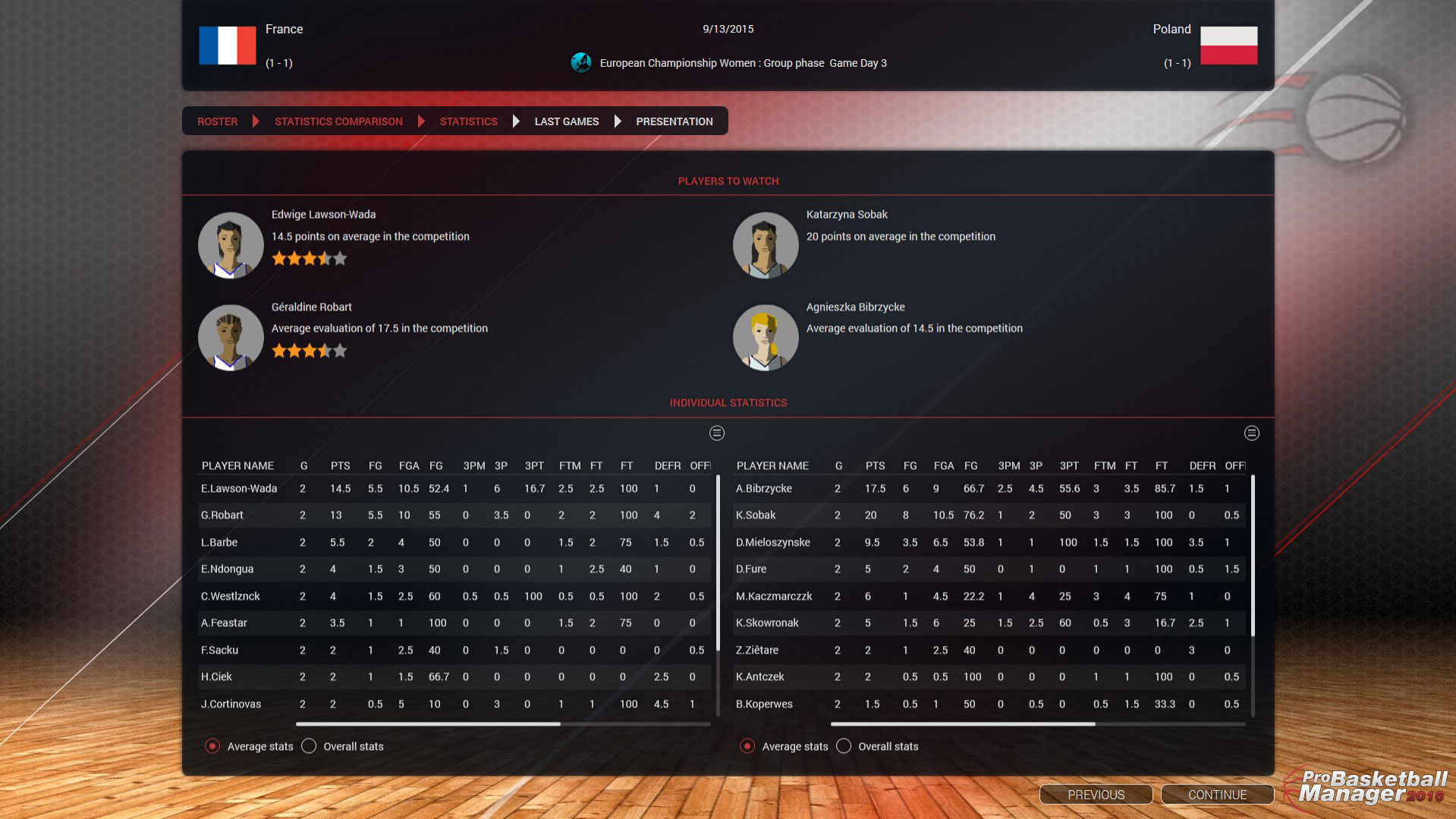Select the France flag icon
The image size is (1456, 819).
(x=227, y=46)
